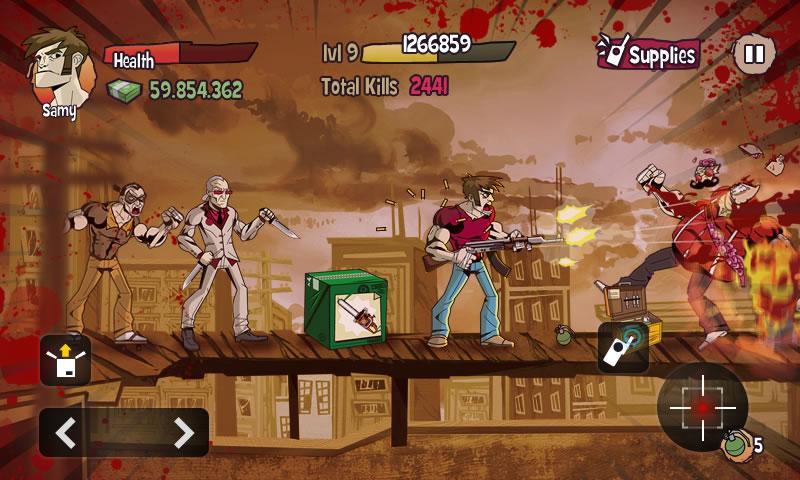800x480 pixels.
Task: Pause the game
Action: (754, 54)
